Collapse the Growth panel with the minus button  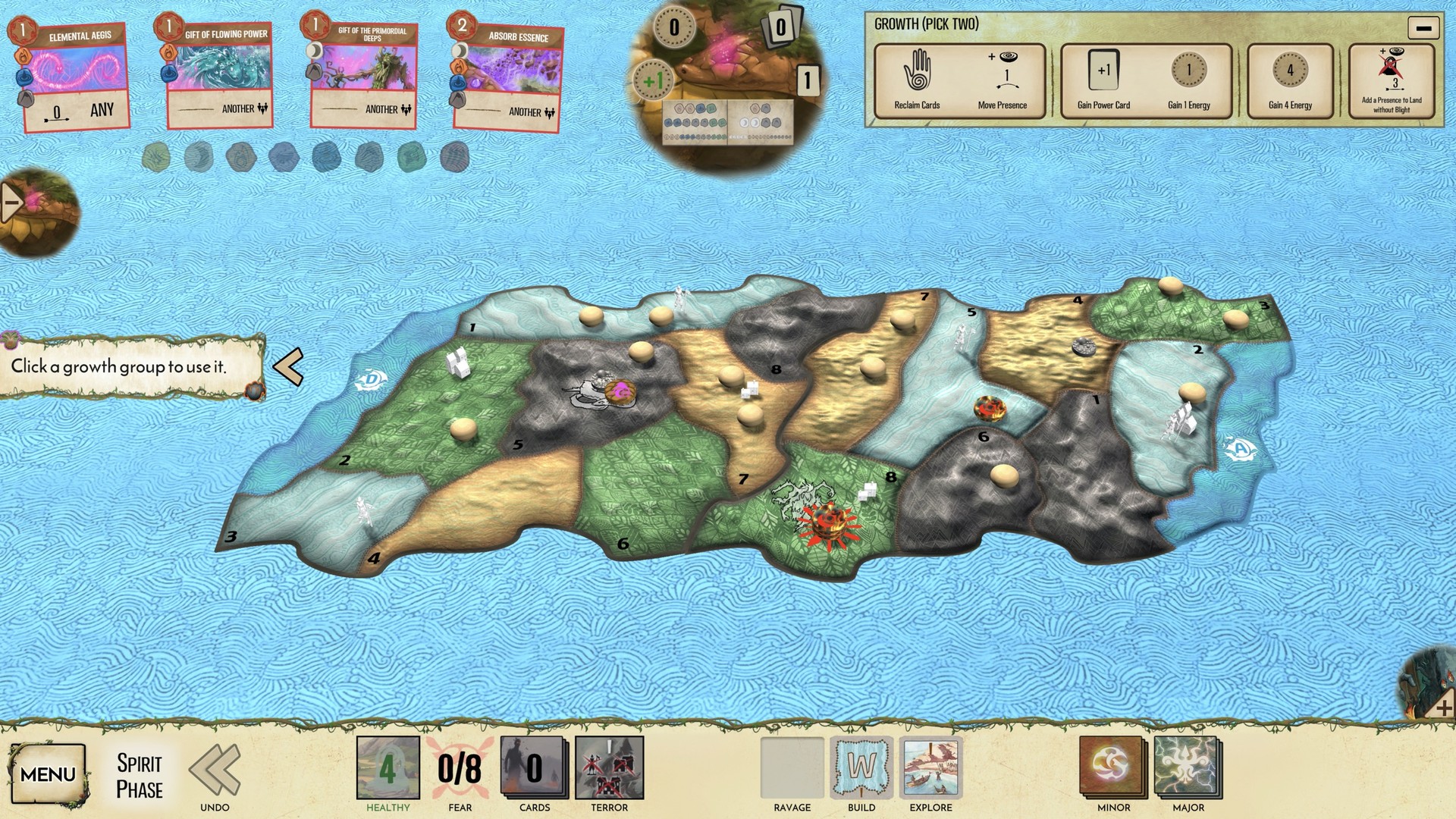click(x=1423, y=28)
